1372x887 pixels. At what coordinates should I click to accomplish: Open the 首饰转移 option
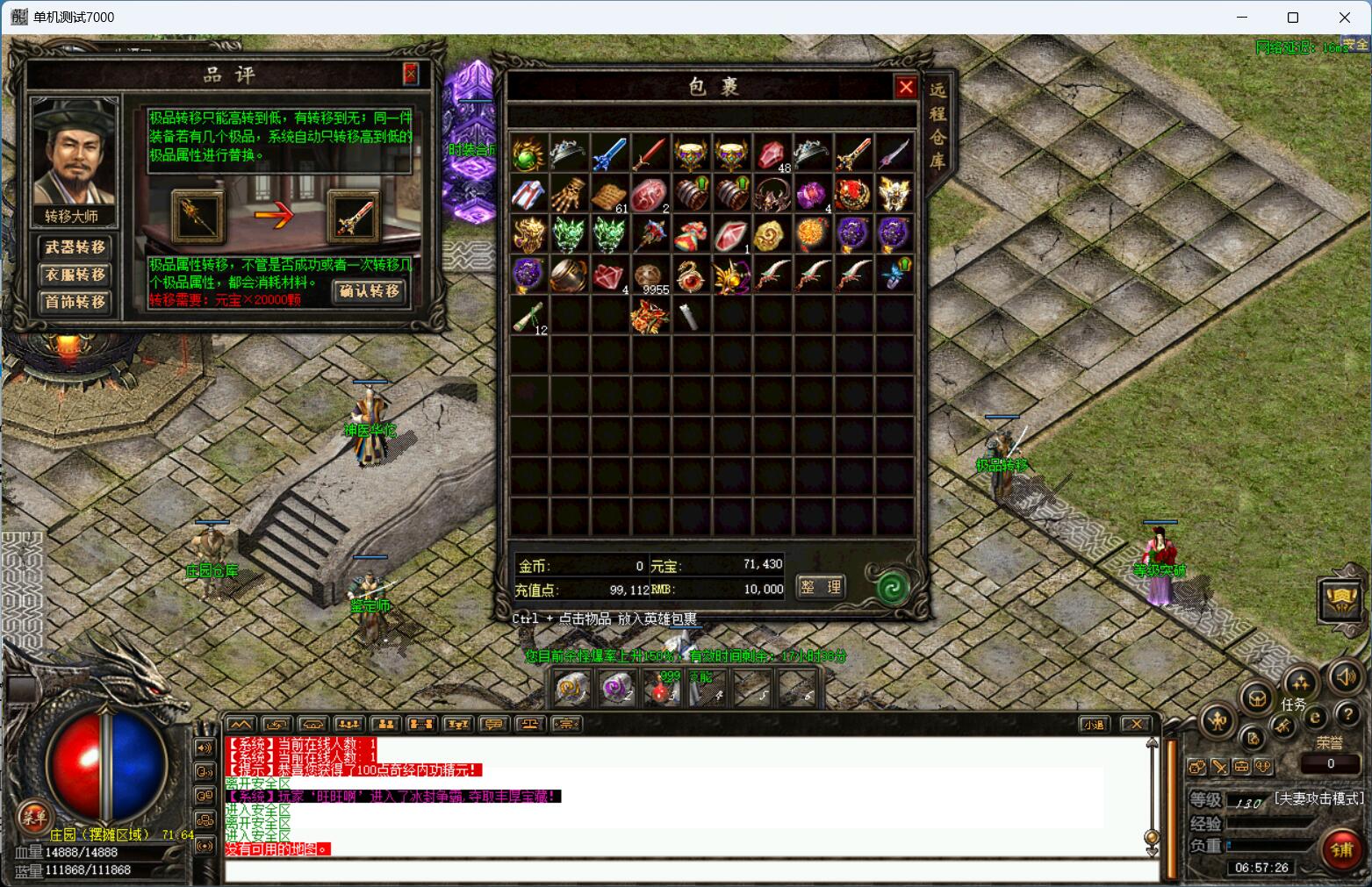[x=75, y=302]
